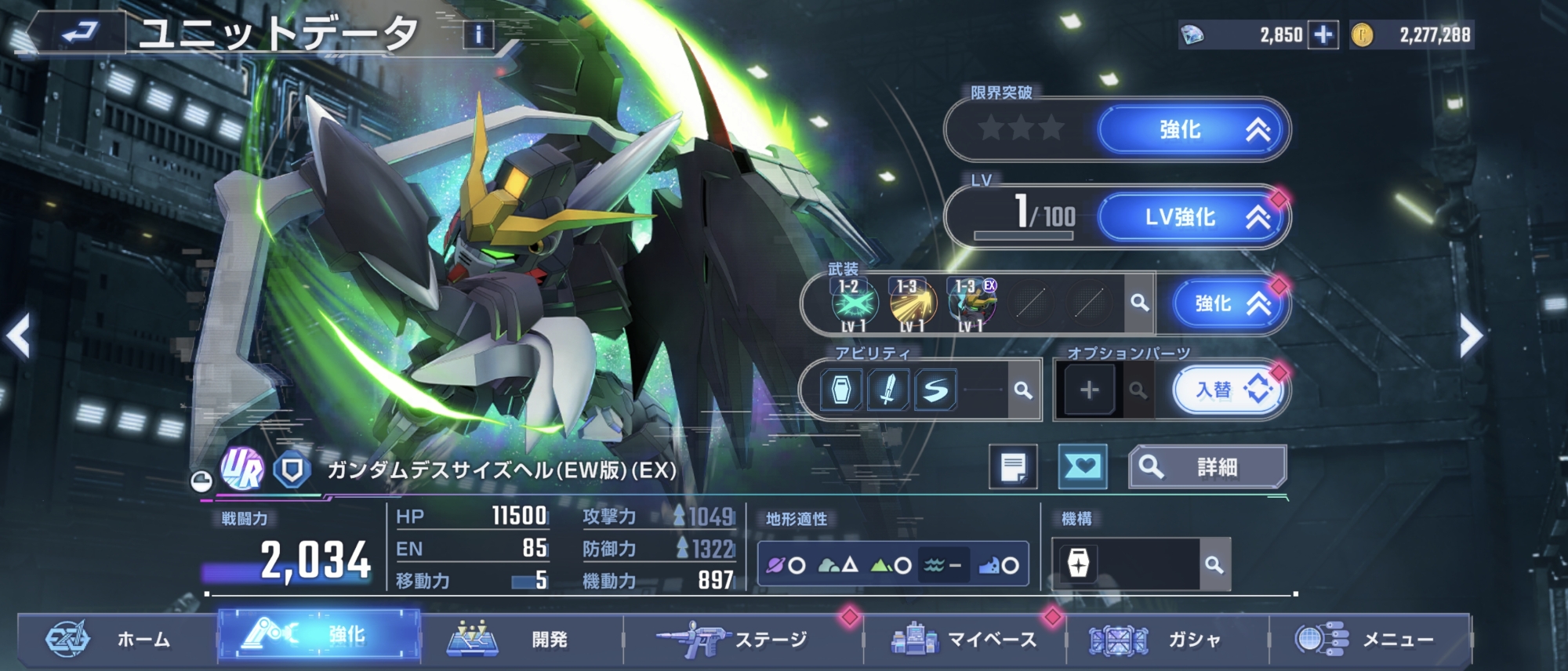Switch to the 開発 tab
This screenshot has width=1568, height=671.
(x=521, y=640)
